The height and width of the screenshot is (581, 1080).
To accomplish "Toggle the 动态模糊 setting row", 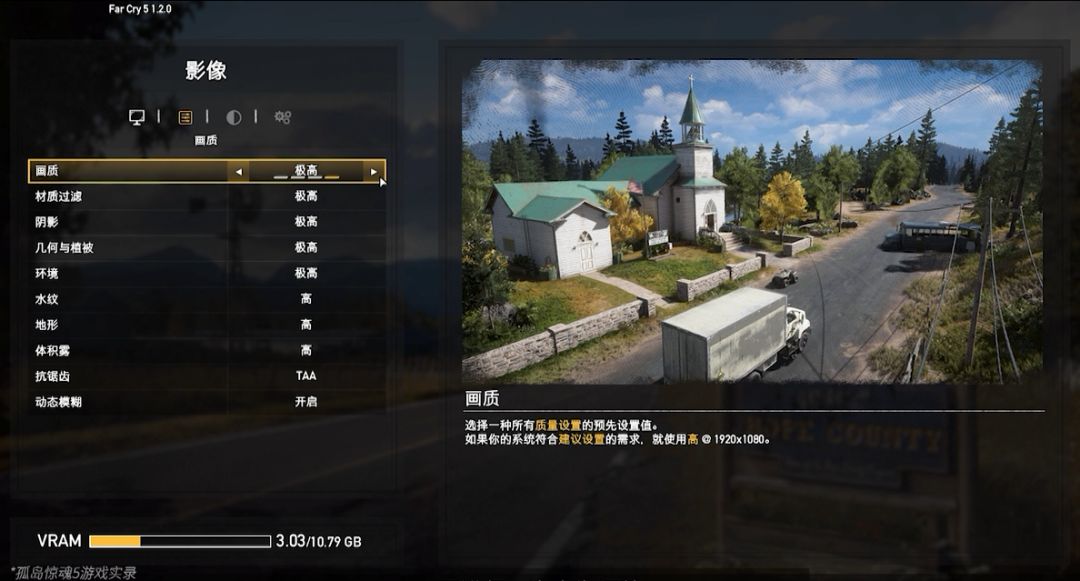I will [x=206, y=402].
